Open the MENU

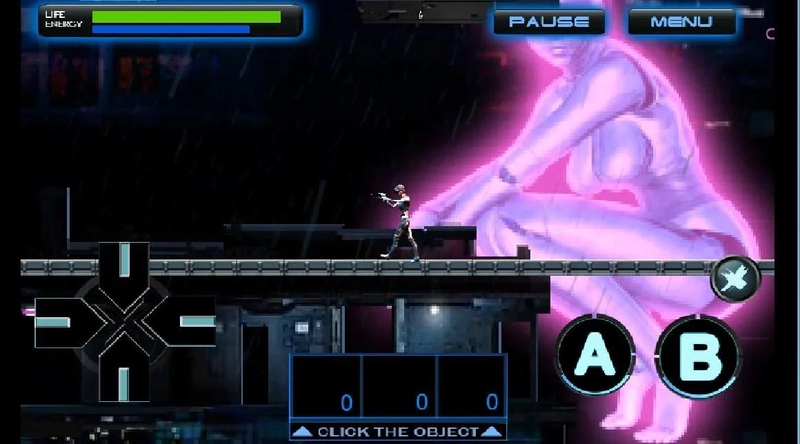pyautogui.click(x=681, y=21)
